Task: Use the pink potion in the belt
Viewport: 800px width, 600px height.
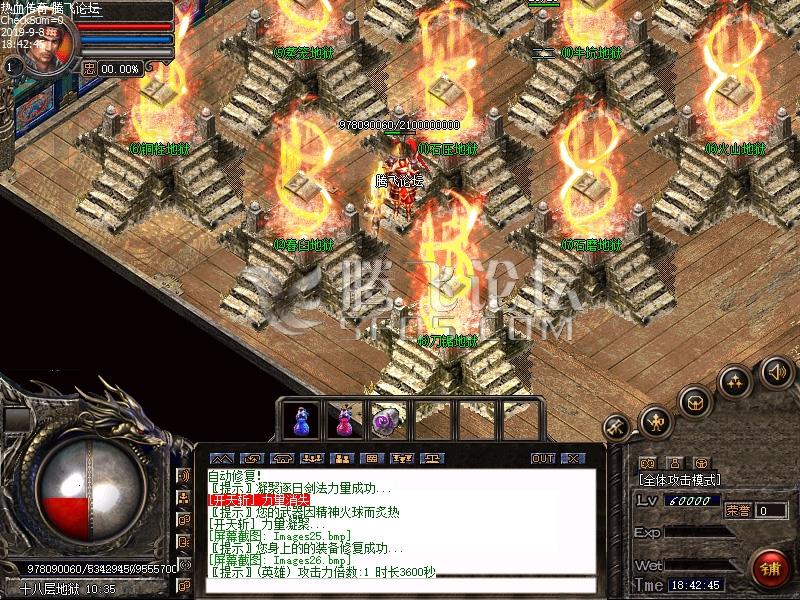Action: pos(345,420)
